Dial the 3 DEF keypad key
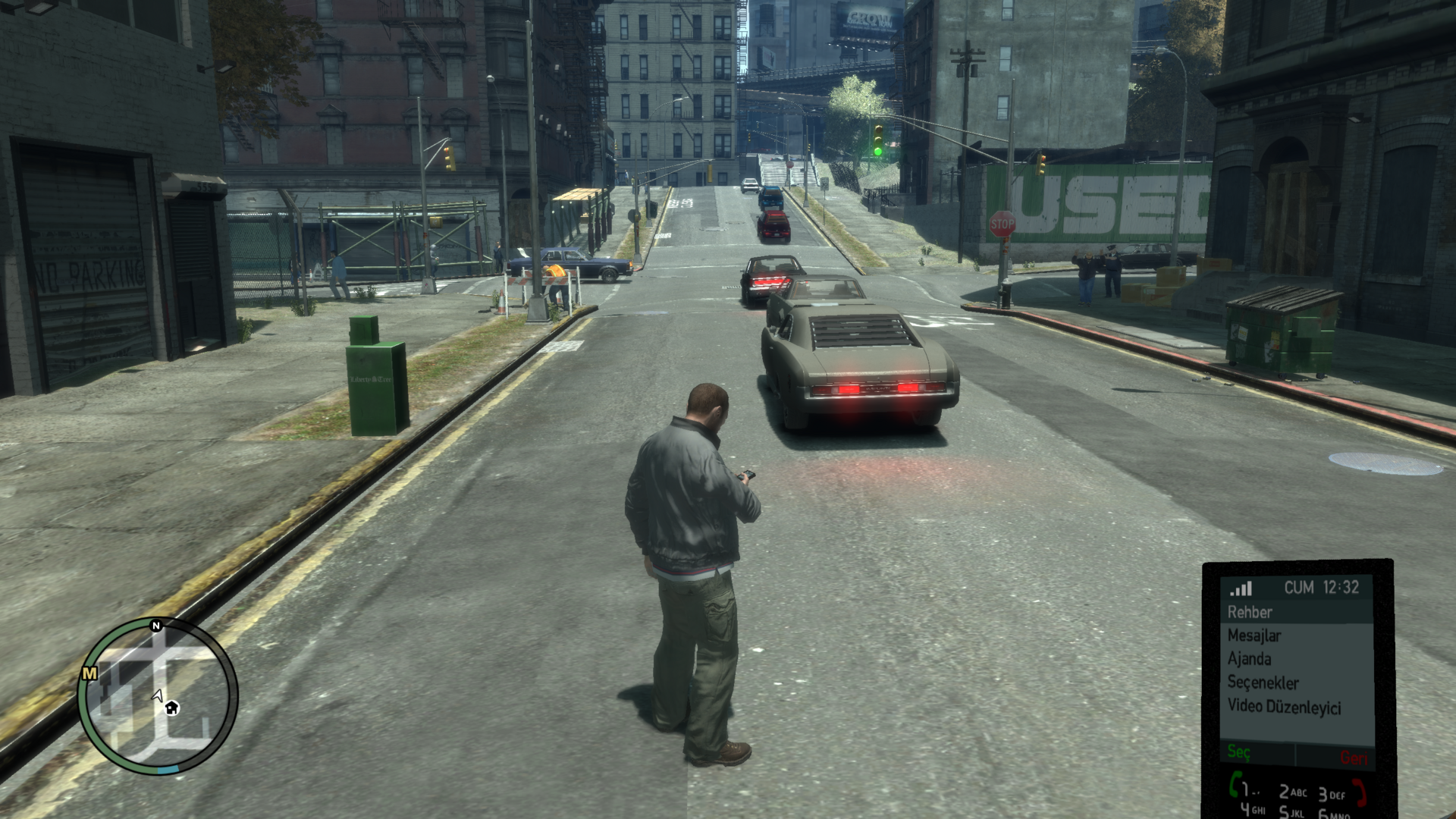The height and width of the screenshot is (819, 1456). point(1332,795)
